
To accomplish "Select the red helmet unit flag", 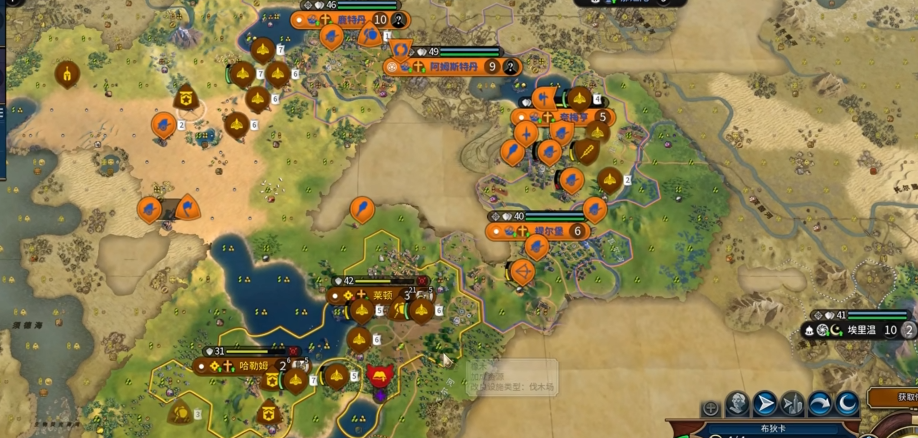I will (379, 377).
